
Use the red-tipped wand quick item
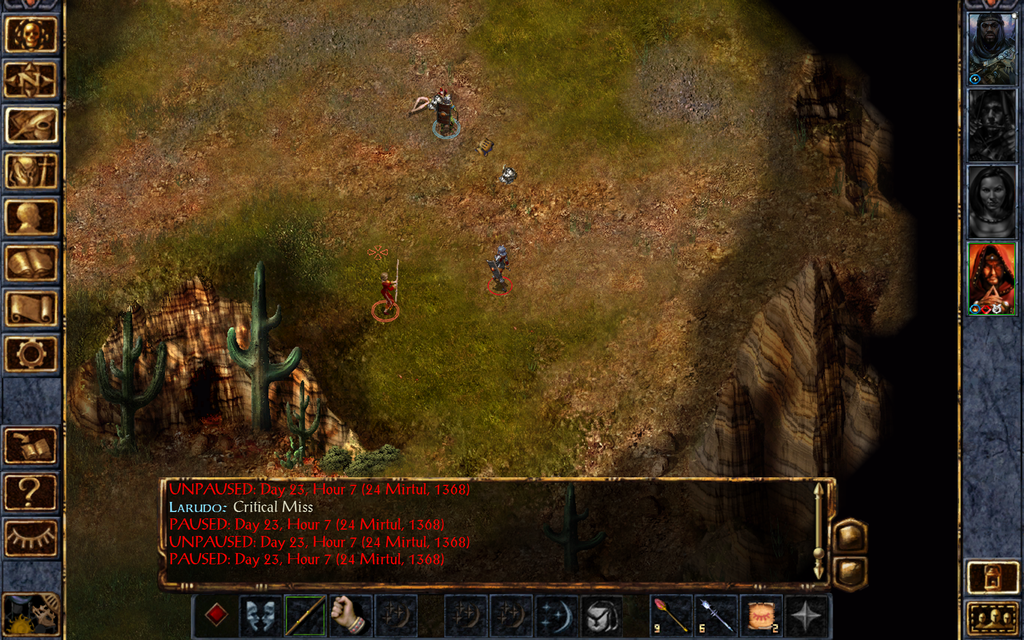(671, 615)
